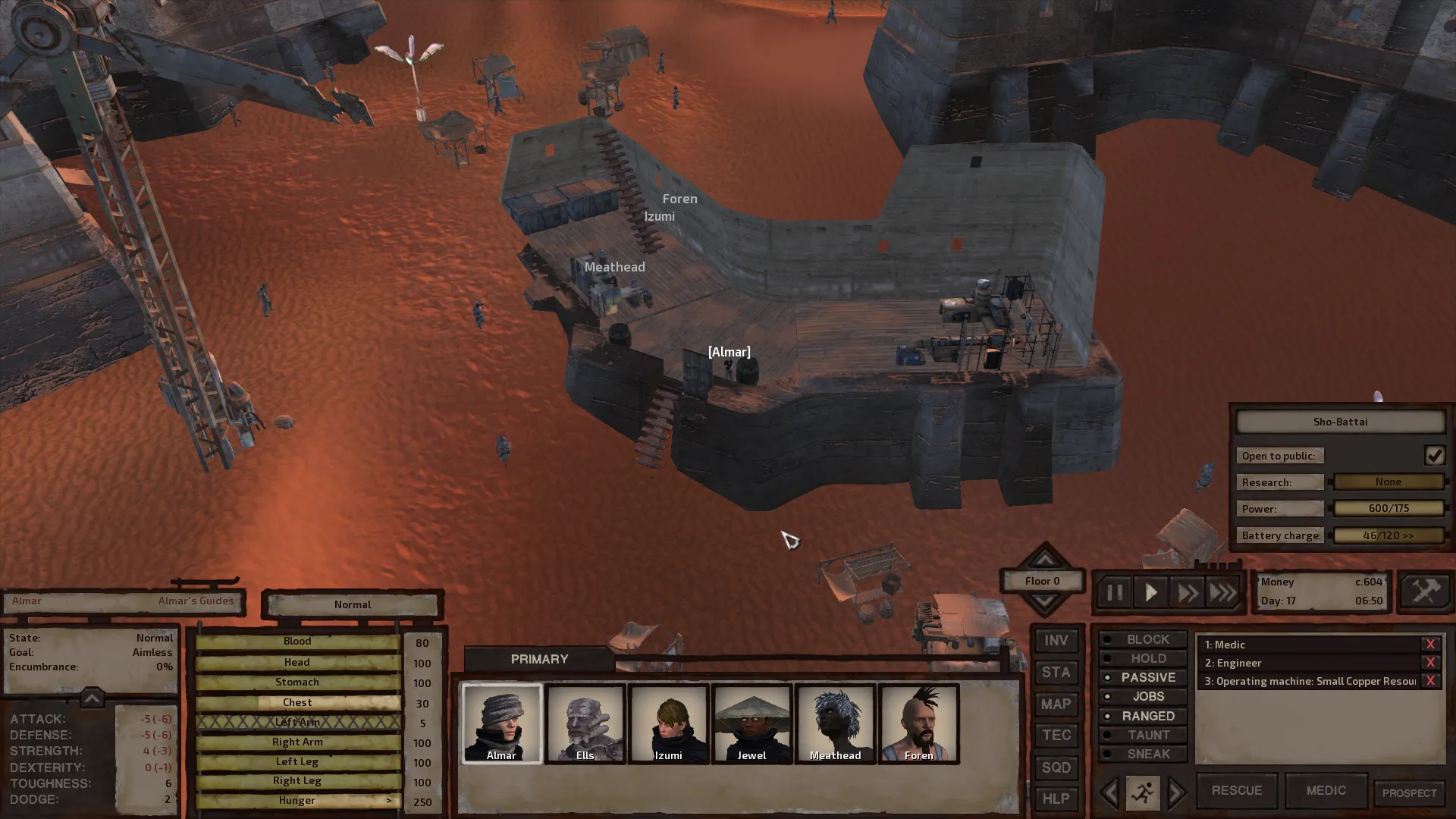Open the TEC research window
Screen dimensions: 1456x819
click(1056, 736)
